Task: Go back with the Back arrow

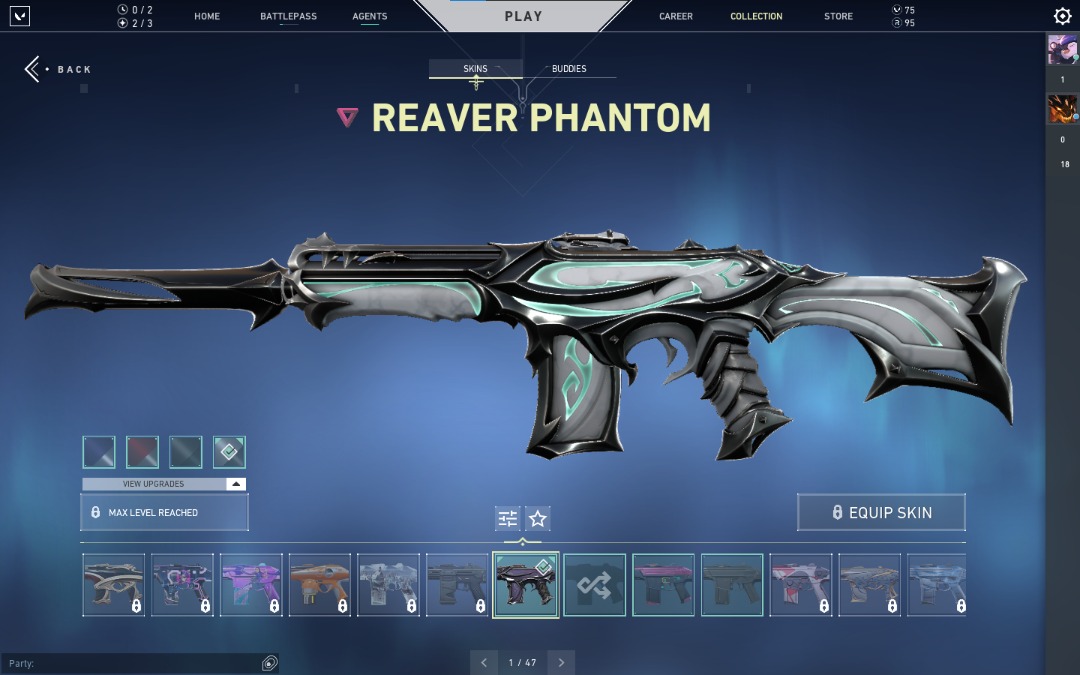Action: pos(34,69)
